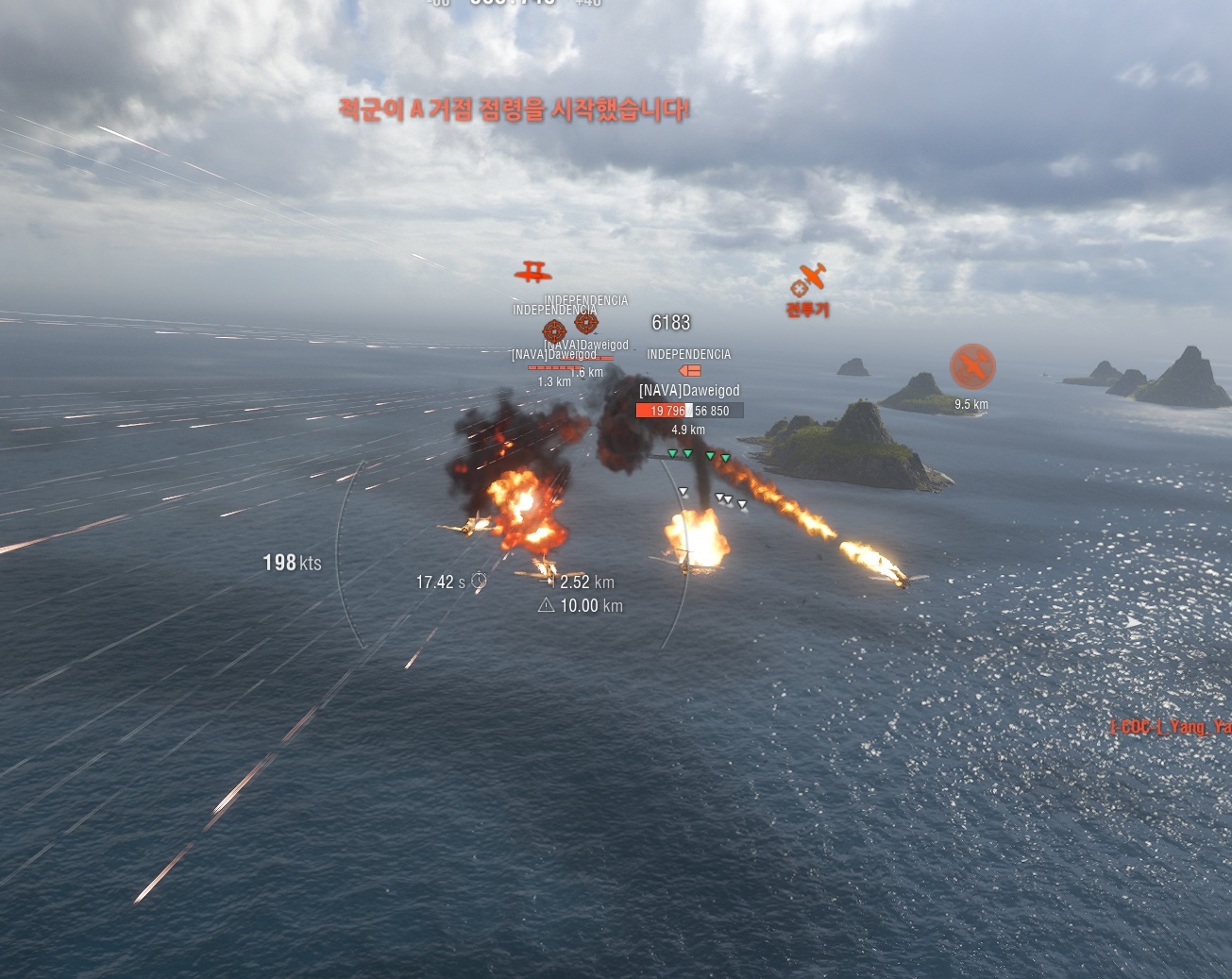Target the orange enemy biplane squadron marker
The image size is (1232, 979).
533,273
